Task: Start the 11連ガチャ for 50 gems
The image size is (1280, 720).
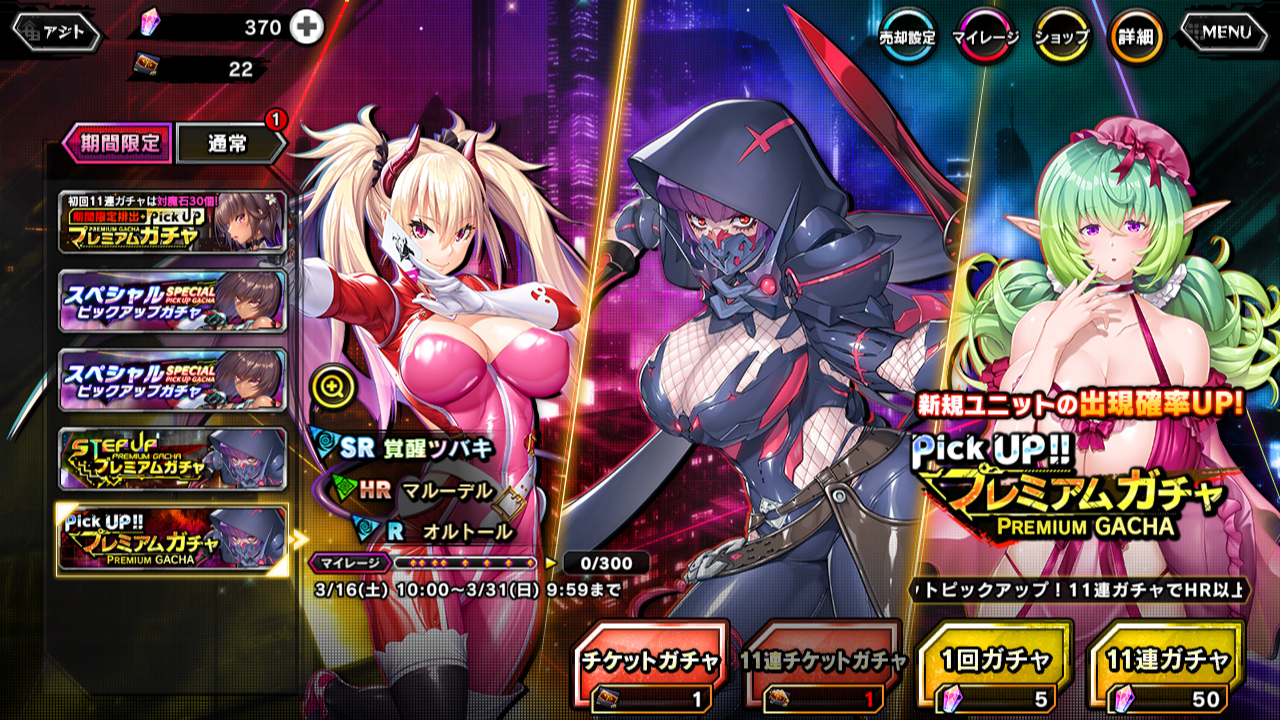Action: coord(1167,671)
